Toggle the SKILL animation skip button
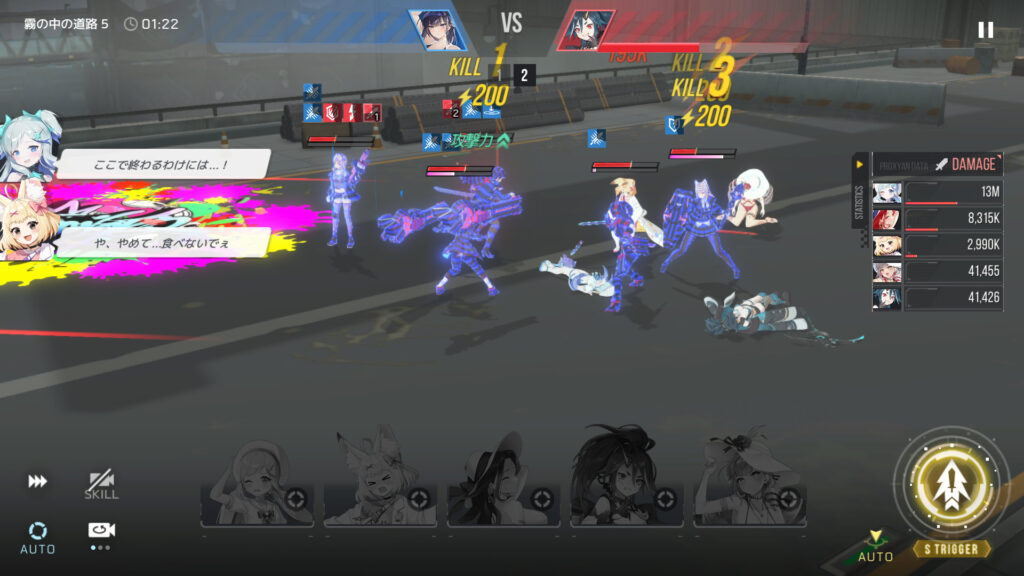The width and height of the screenshot is (1024, 576). tap(101, 485)
